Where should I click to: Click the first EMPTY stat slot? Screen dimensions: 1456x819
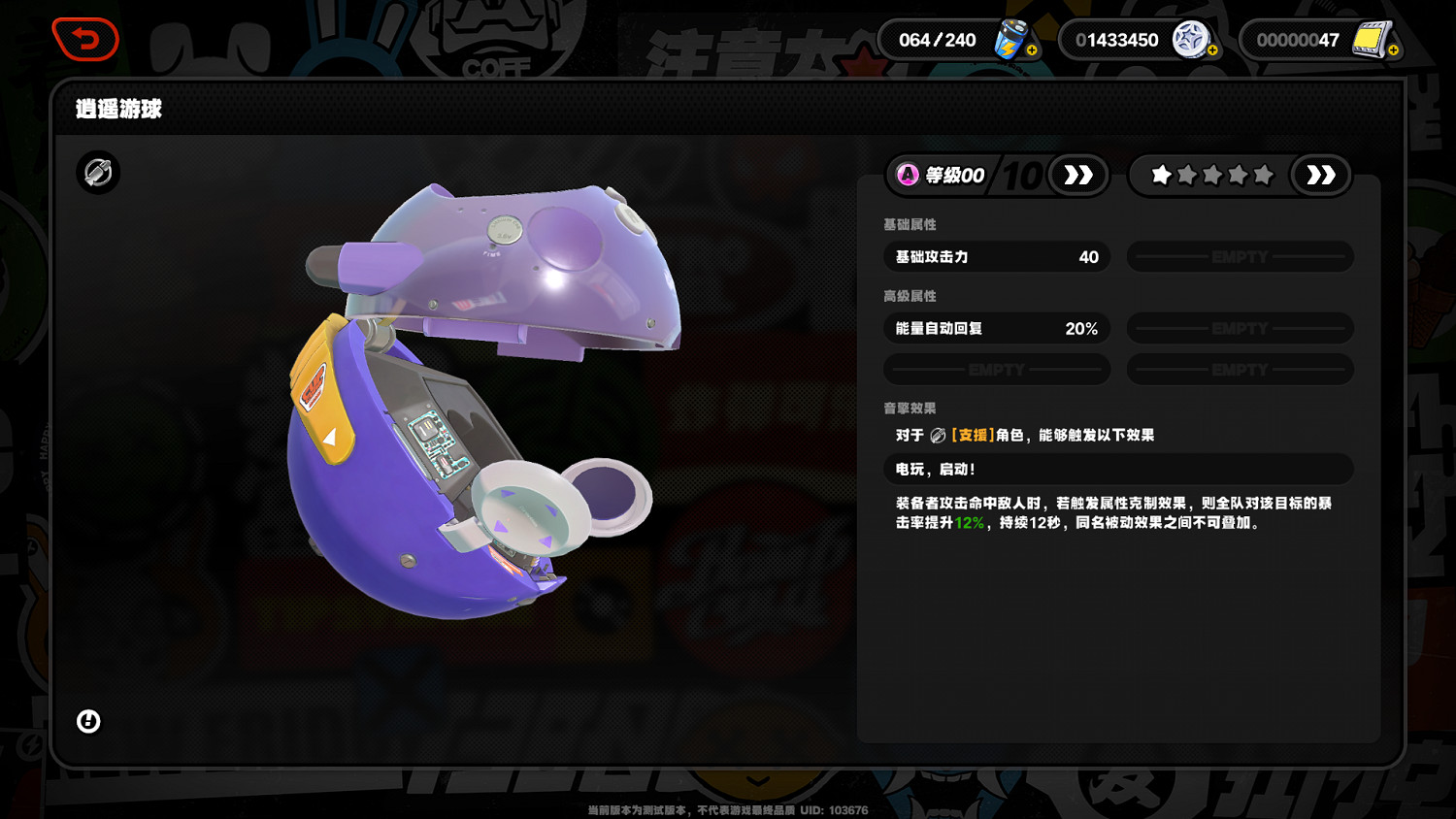pos(1240,256)
